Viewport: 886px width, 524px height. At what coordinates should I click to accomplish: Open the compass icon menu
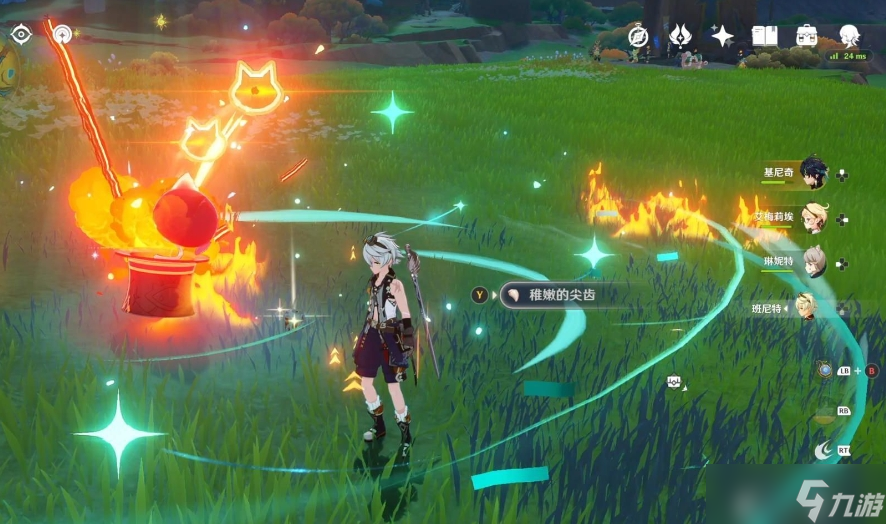[x=638, y=36]
